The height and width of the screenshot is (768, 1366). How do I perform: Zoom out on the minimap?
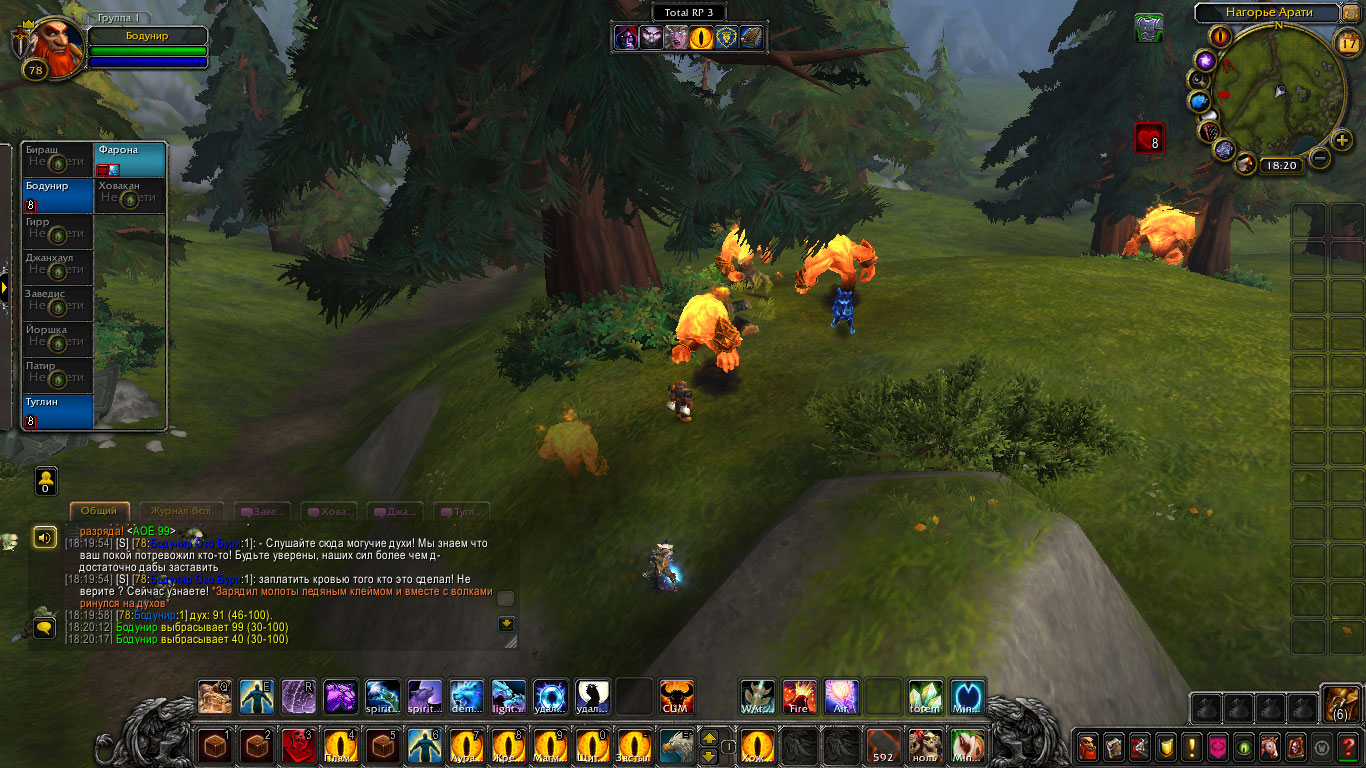pyautogui.click(x=1320, y=157)
